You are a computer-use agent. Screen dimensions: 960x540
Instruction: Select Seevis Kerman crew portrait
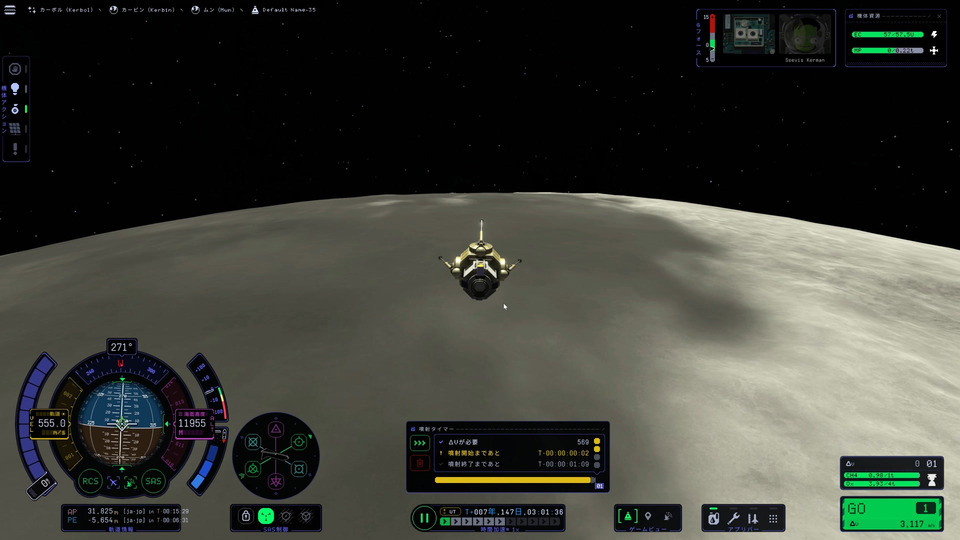[805, 36]
